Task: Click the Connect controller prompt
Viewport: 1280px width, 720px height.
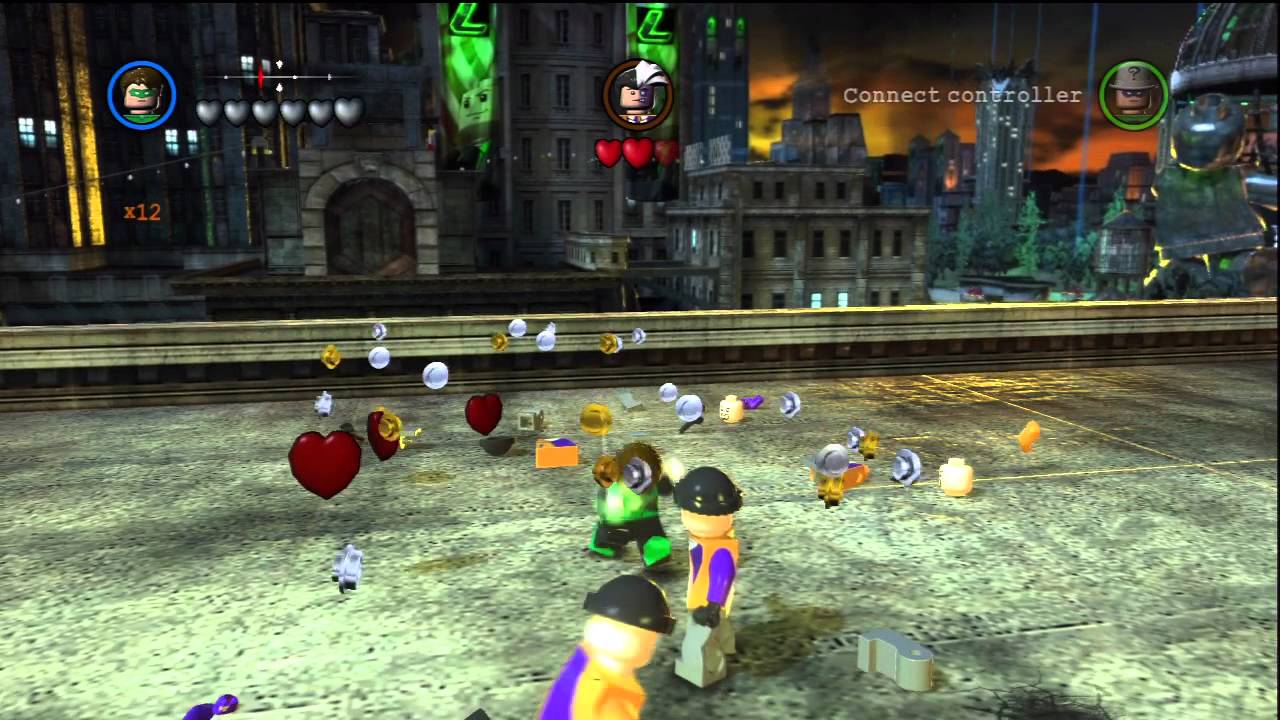Action: coord(962,95)
